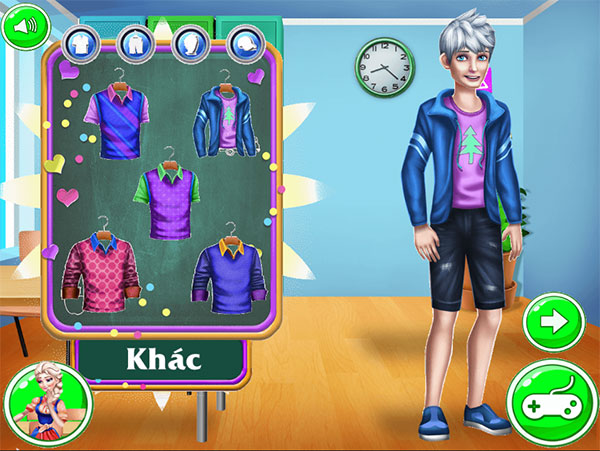Toggle the sound speaker button
600x451 pixels.
(24, 25)
